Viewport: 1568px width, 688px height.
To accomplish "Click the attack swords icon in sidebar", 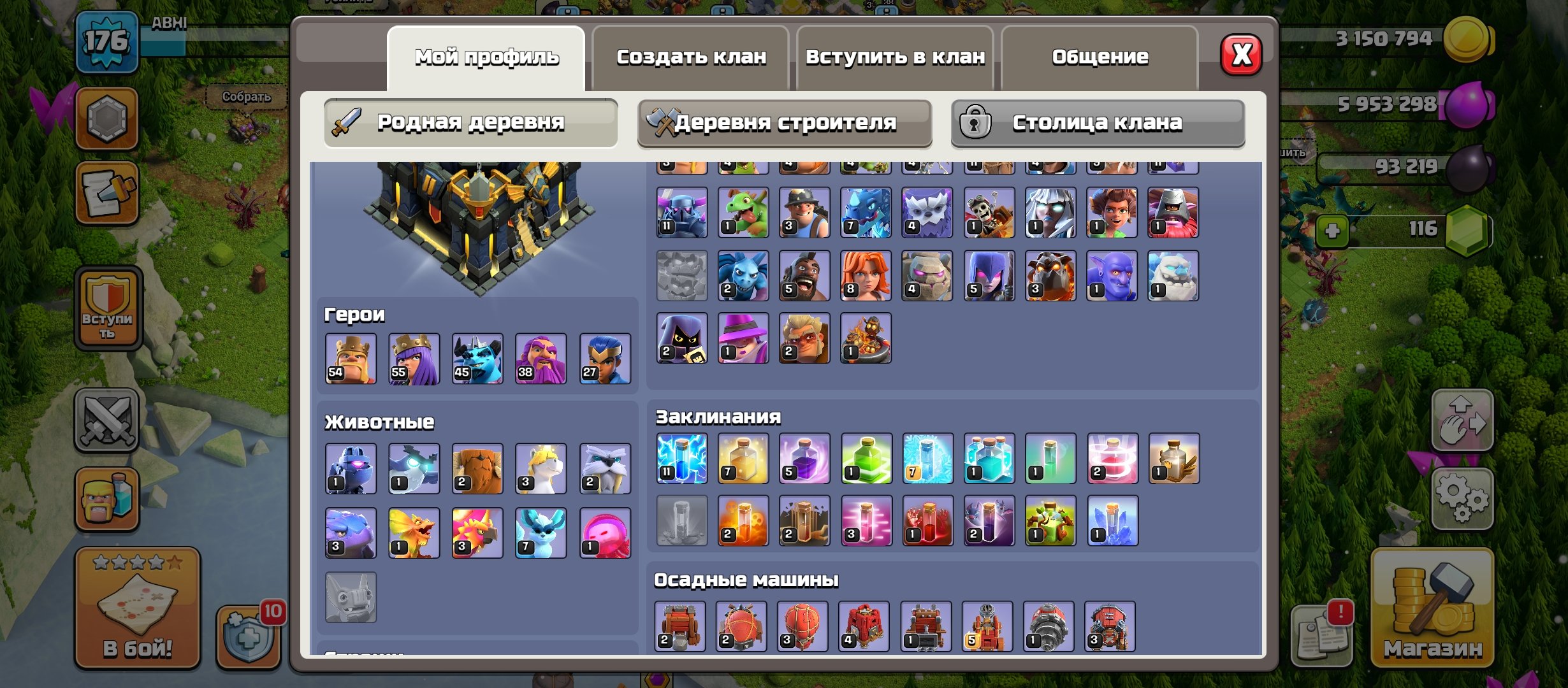I will pos(107,420).
